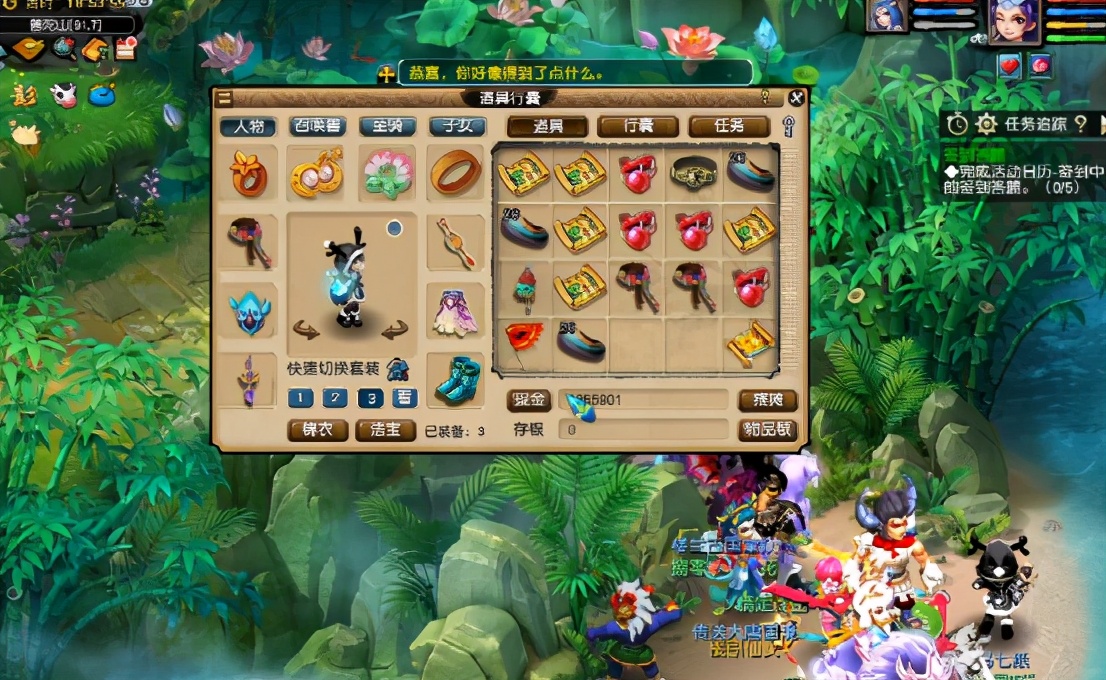Click the cow head icon
The height and width of the screenshot is (680, 1106).
coord(63,94)
